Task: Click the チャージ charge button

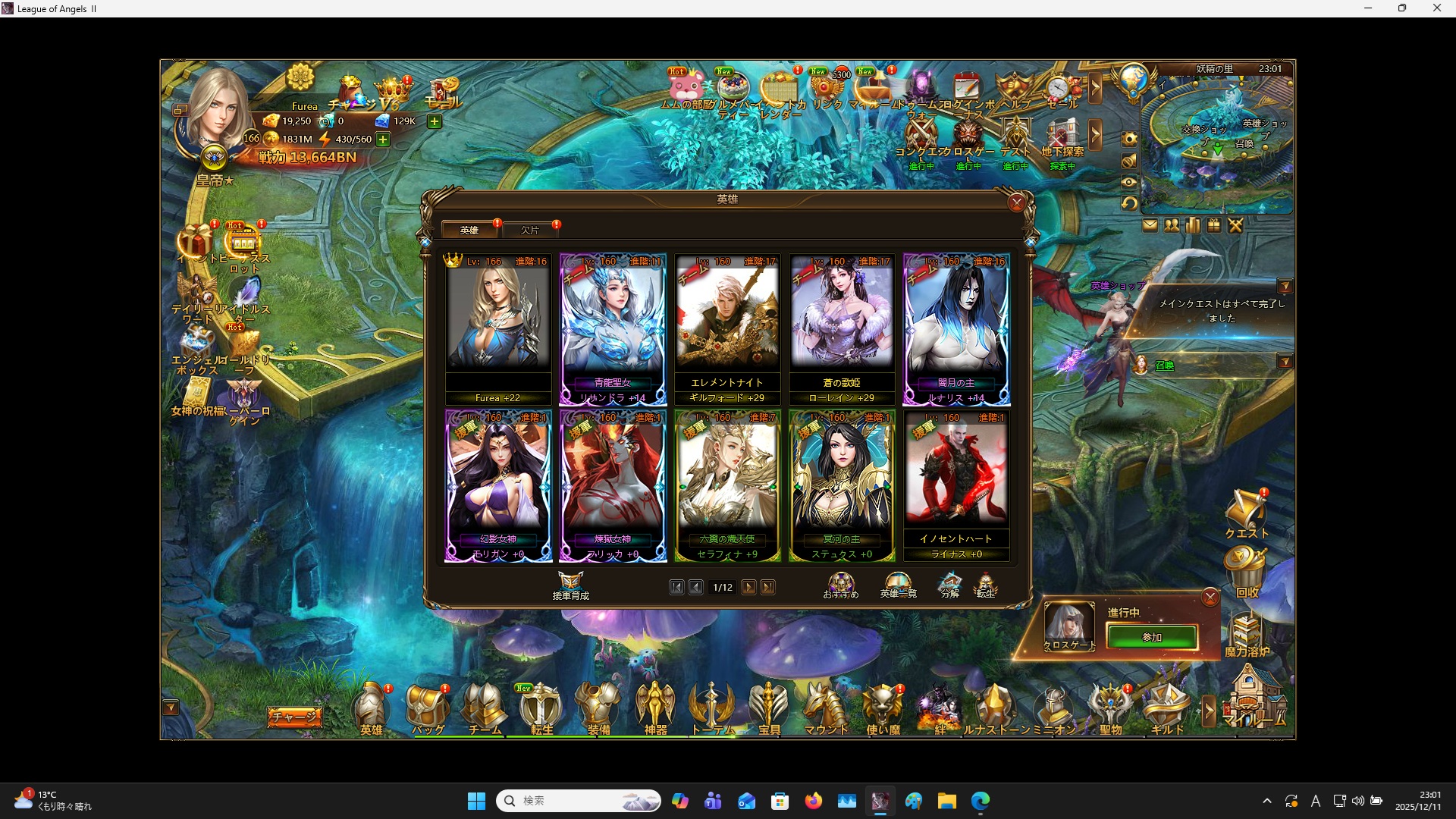Action: coord(294,715)
